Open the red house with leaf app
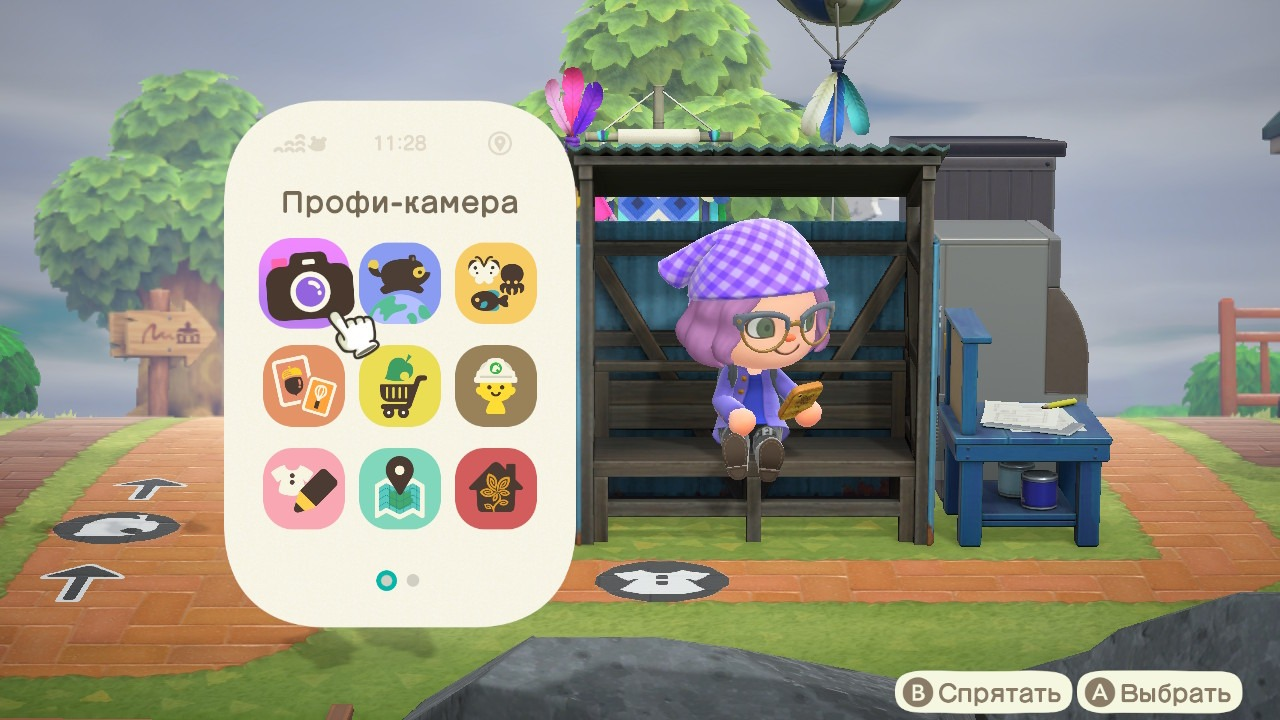The image size is (1280, 720). coord(496,488)
